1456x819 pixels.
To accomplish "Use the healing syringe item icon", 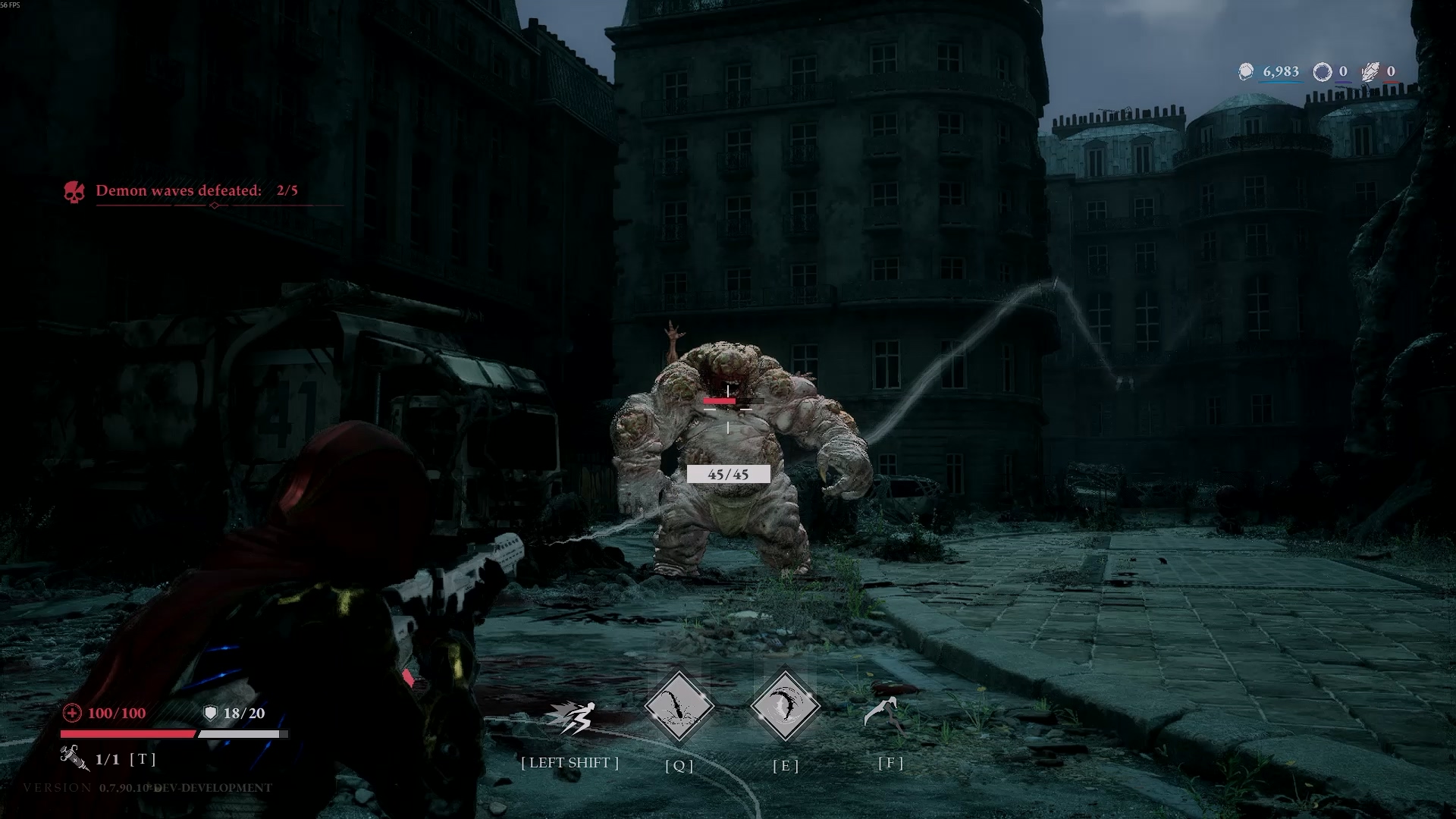I will 74,758.
